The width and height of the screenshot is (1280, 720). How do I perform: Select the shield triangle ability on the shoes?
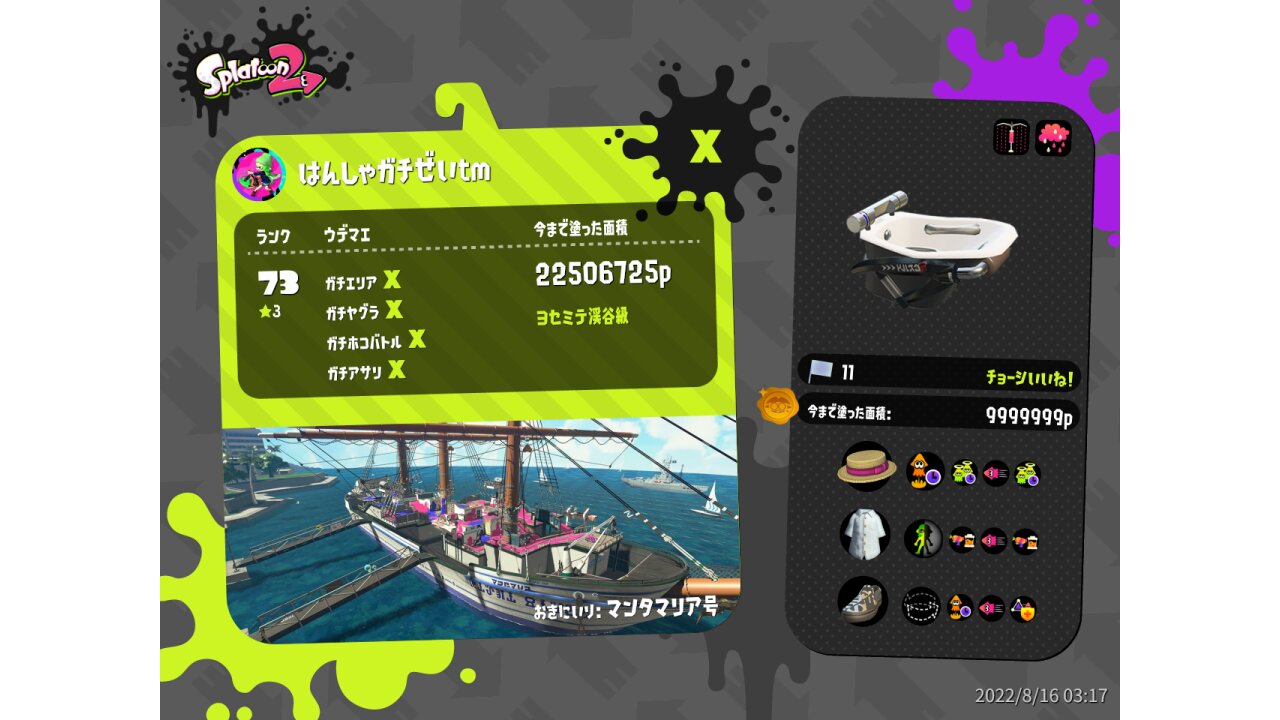click(x=1022, y=608)
